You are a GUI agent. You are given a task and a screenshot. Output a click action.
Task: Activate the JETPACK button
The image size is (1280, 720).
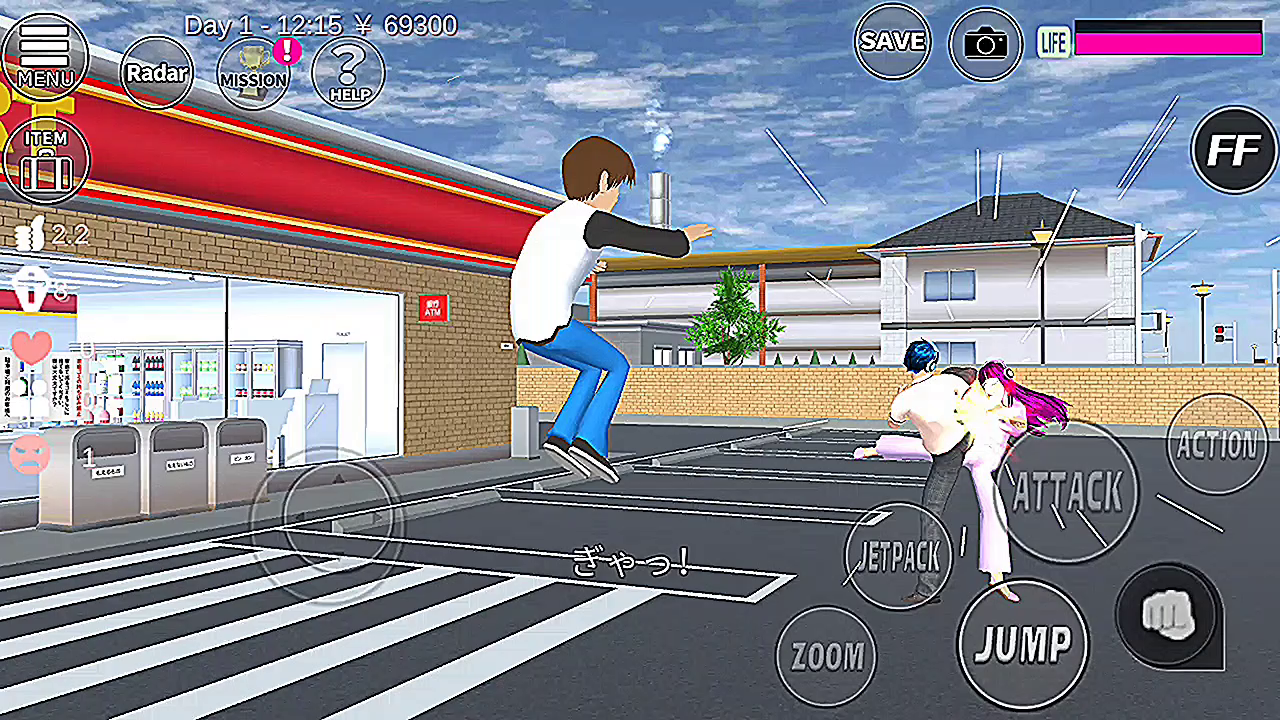click(x=898, y=556)
